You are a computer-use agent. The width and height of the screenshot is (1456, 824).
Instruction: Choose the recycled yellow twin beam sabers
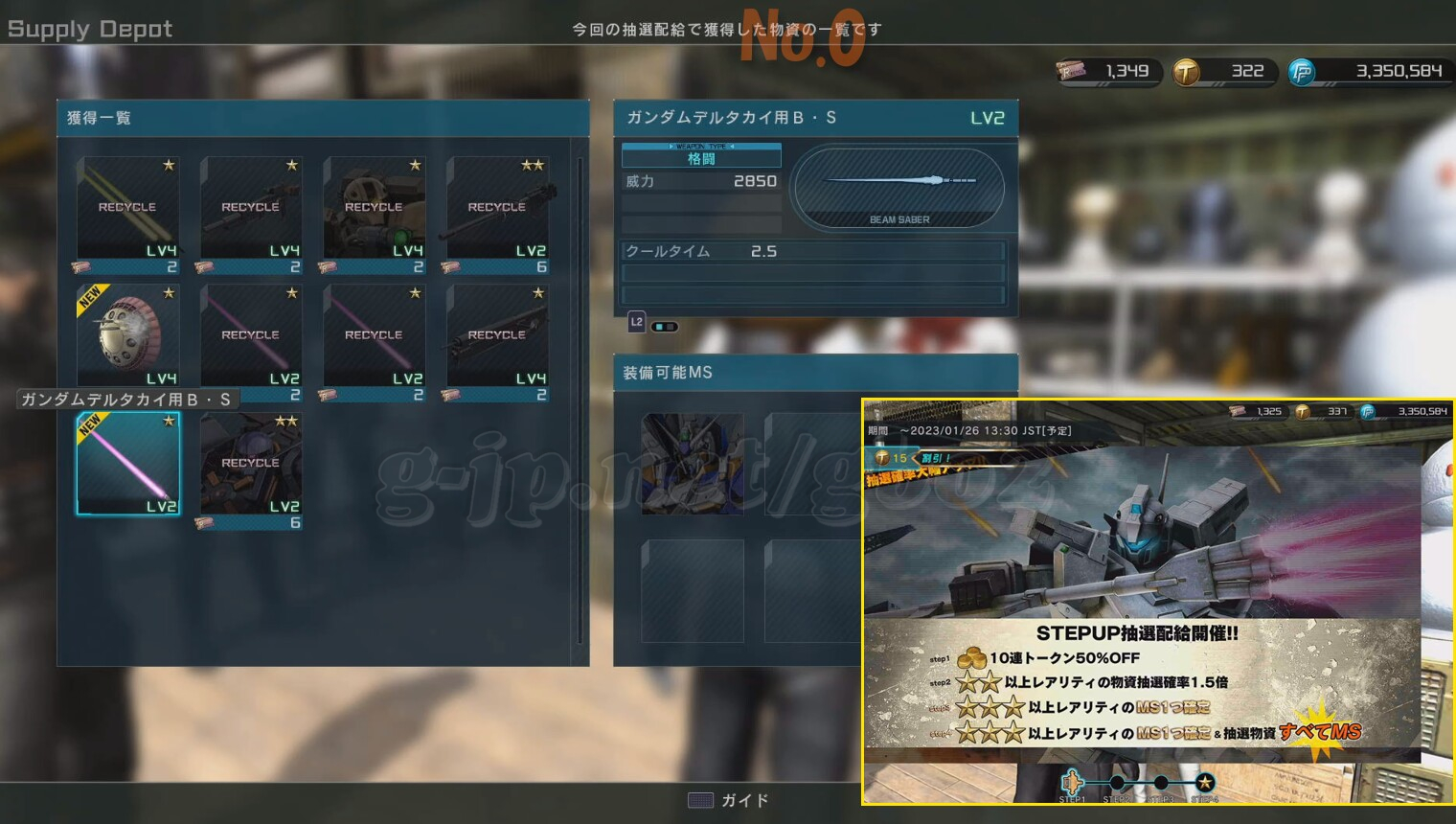[128, 208]
